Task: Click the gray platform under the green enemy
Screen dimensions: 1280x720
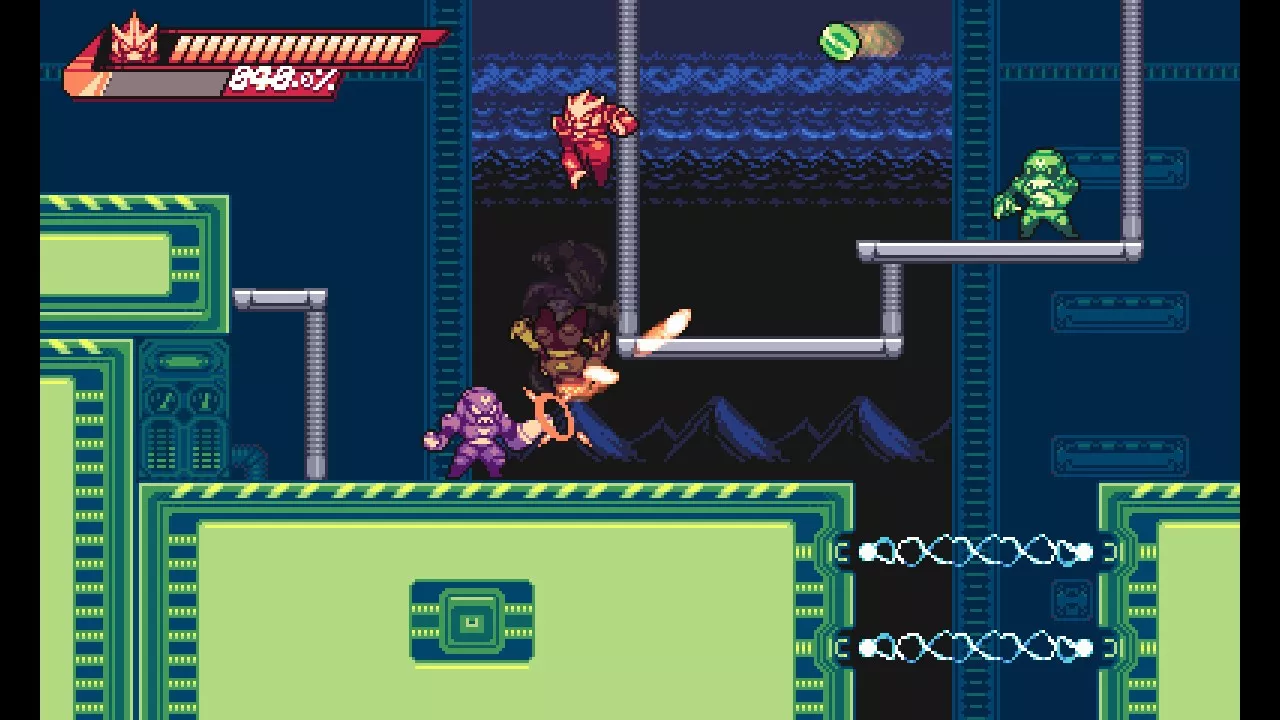Action: [x=1000, y=248]
